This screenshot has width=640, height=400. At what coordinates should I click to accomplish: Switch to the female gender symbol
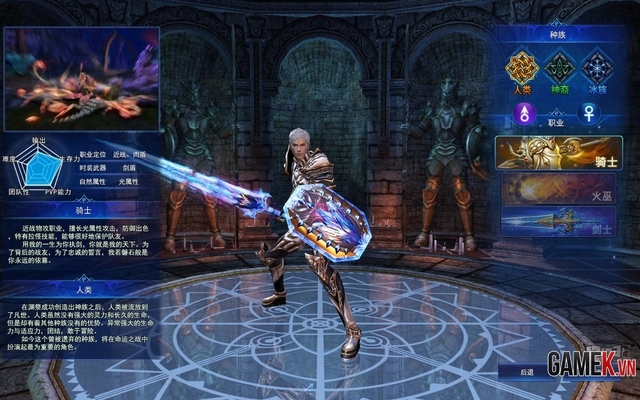click(597, 115)
